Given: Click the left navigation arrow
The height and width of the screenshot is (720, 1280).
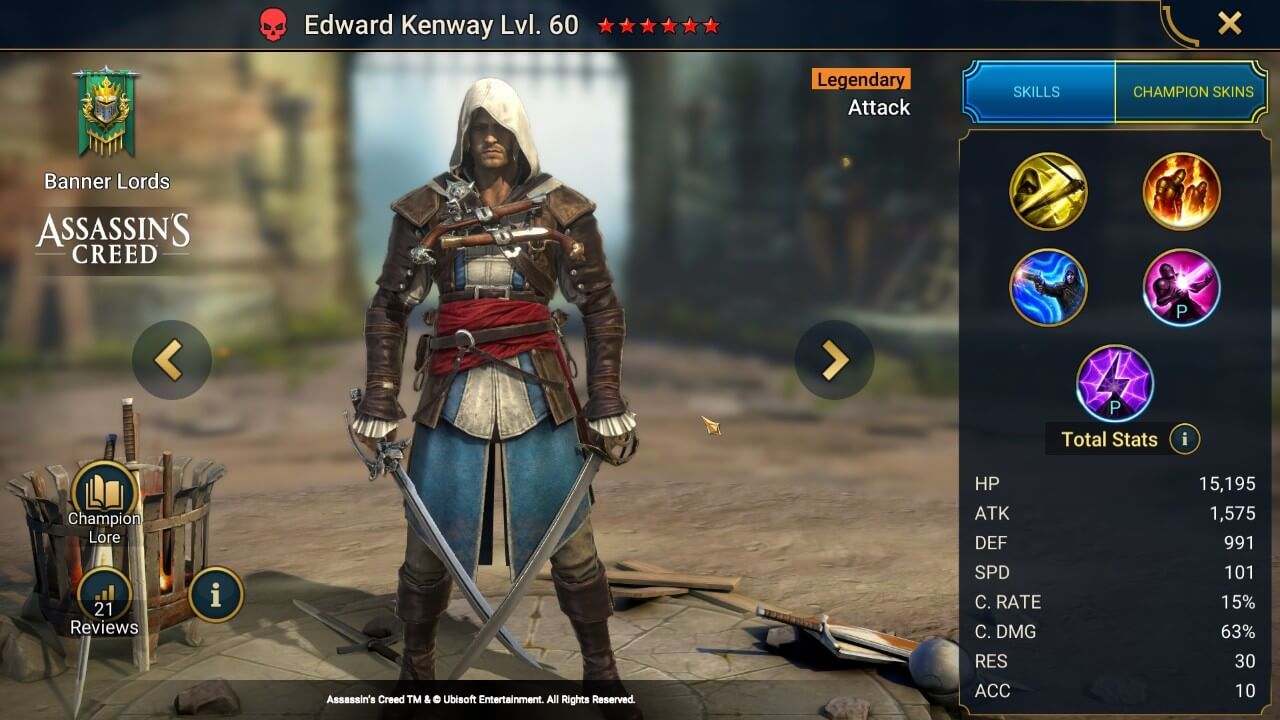Looking at the screenshot, I should click(x=170, y=359).
